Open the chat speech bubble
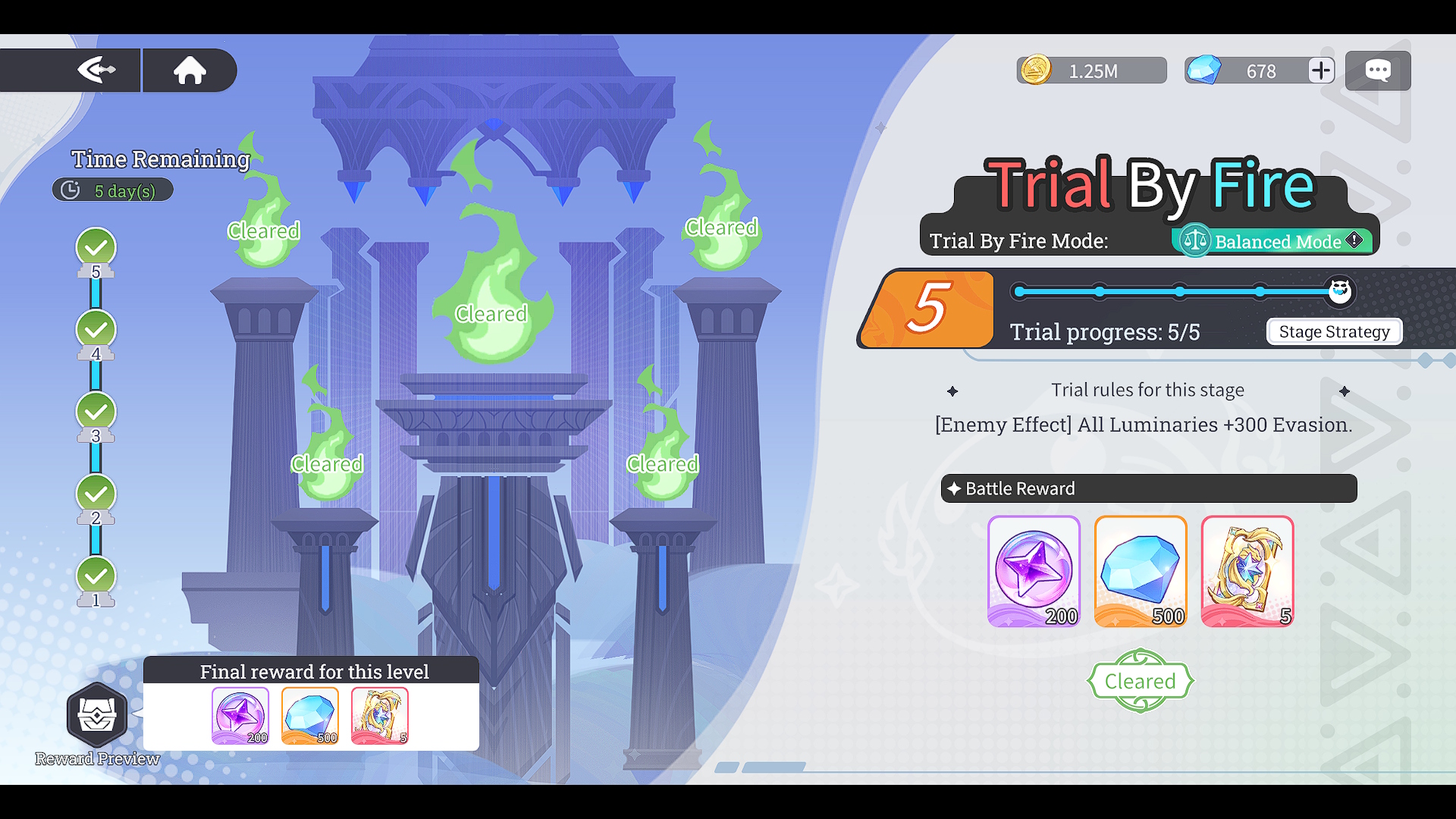This screenshot has height=819, width=1456. click(1378, 71)
